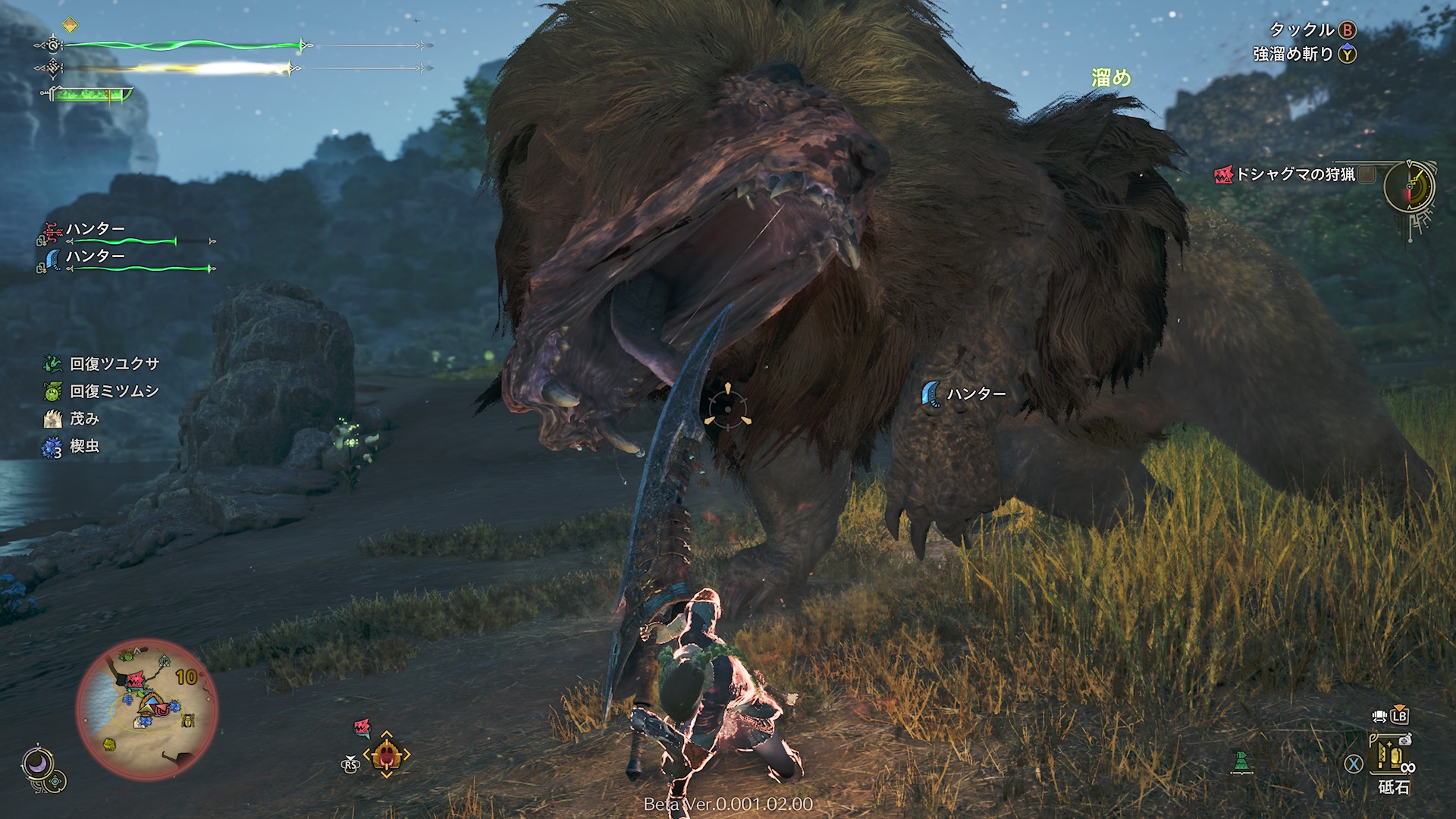1456x819 pixels.
Task: Choose 回復ミツムシ in the nearby list
Action: click(x=114, y=391)
